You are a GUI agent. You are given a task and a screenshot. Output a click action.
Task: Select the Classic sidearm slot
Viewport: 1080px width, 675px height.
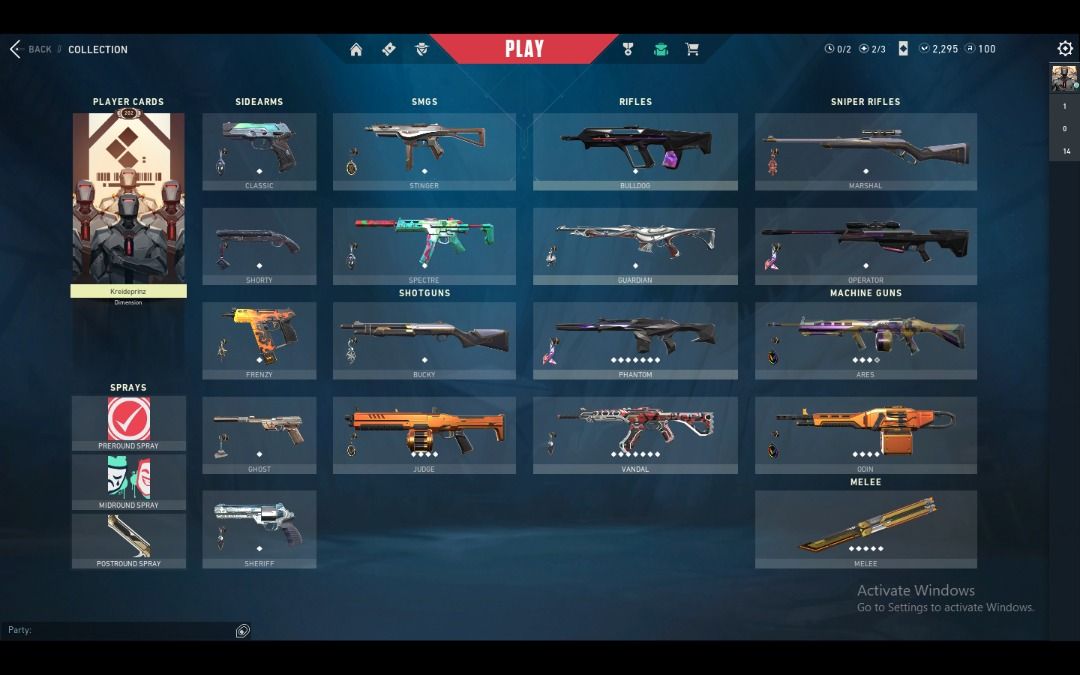(x=259, y=150)
